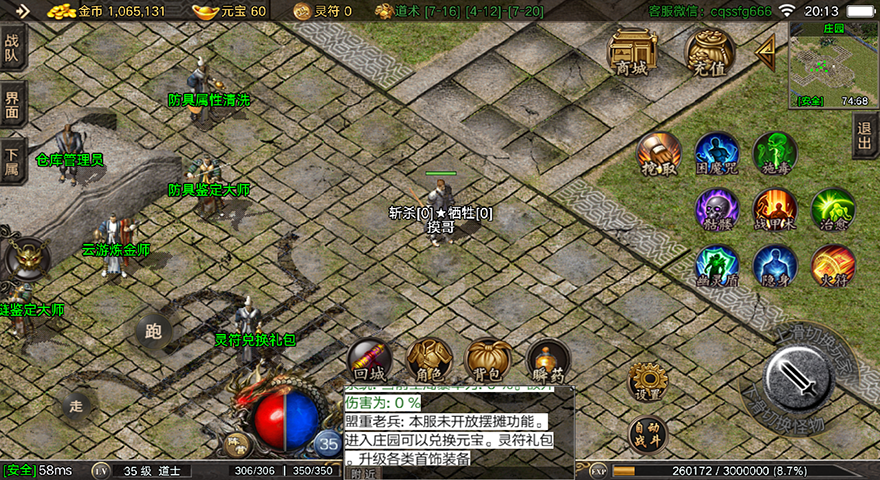The image size is (880, 480).
Task: Summon with the 骷髅 skeleton skill
Action: point(717,210)
